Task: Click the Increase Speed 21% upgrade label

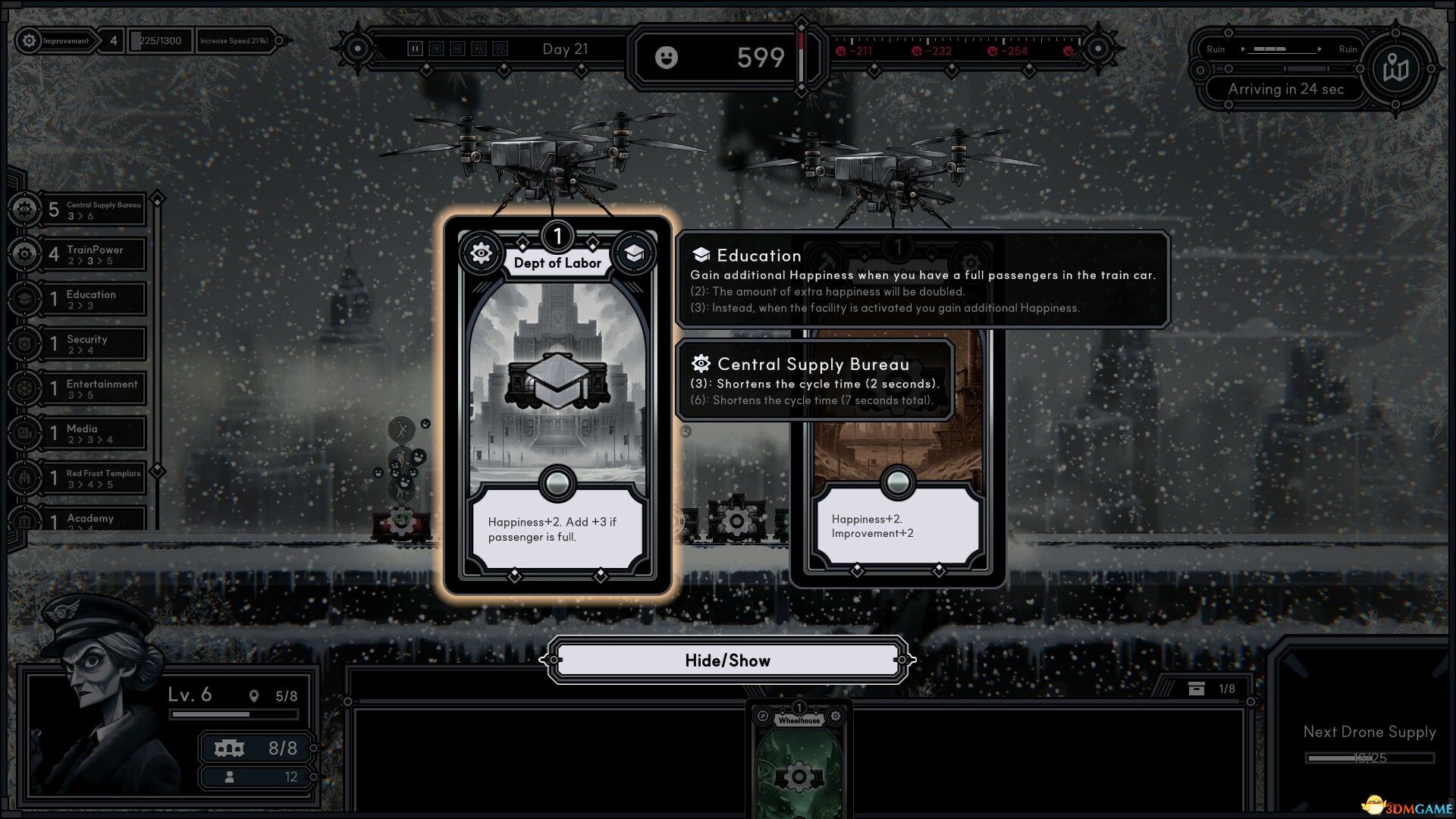Action: pos(234,41)
